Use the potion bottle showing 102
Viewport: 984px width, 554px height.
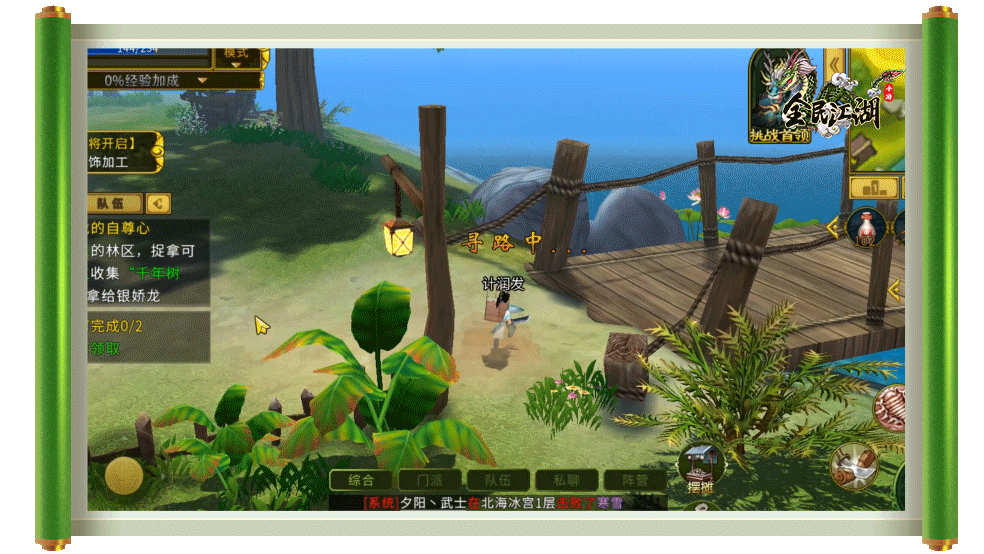tap(865, 228)
